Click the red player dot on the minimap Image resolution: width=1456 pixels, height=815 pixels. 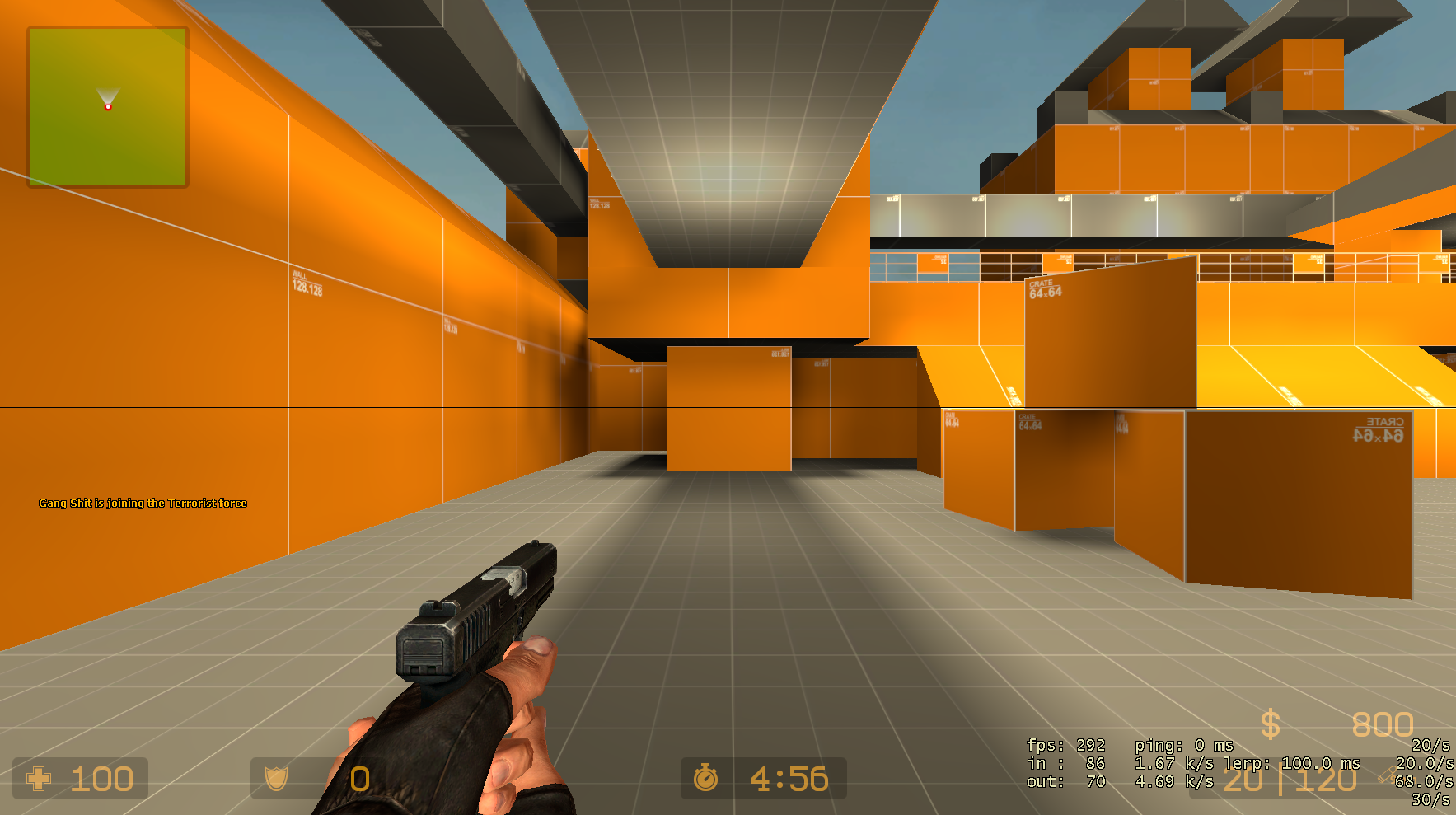click(x=108, y=108)
